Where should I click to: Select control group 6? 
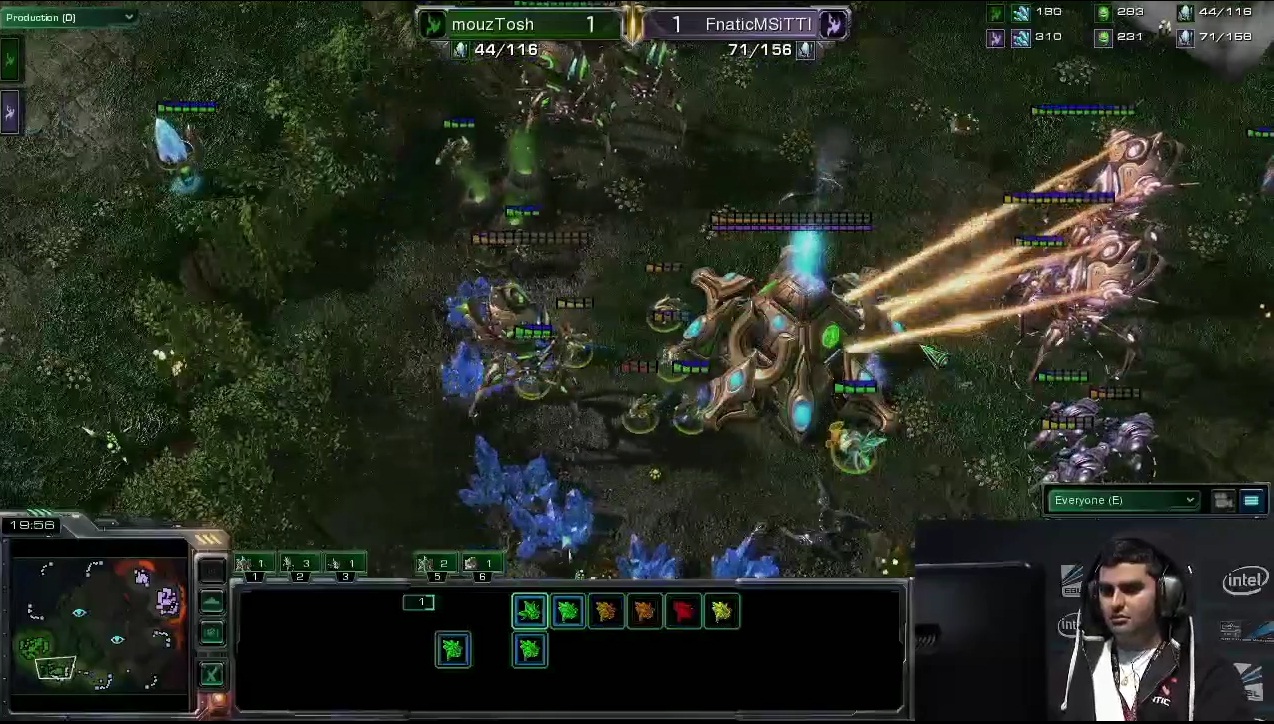[x=481, y=565]
